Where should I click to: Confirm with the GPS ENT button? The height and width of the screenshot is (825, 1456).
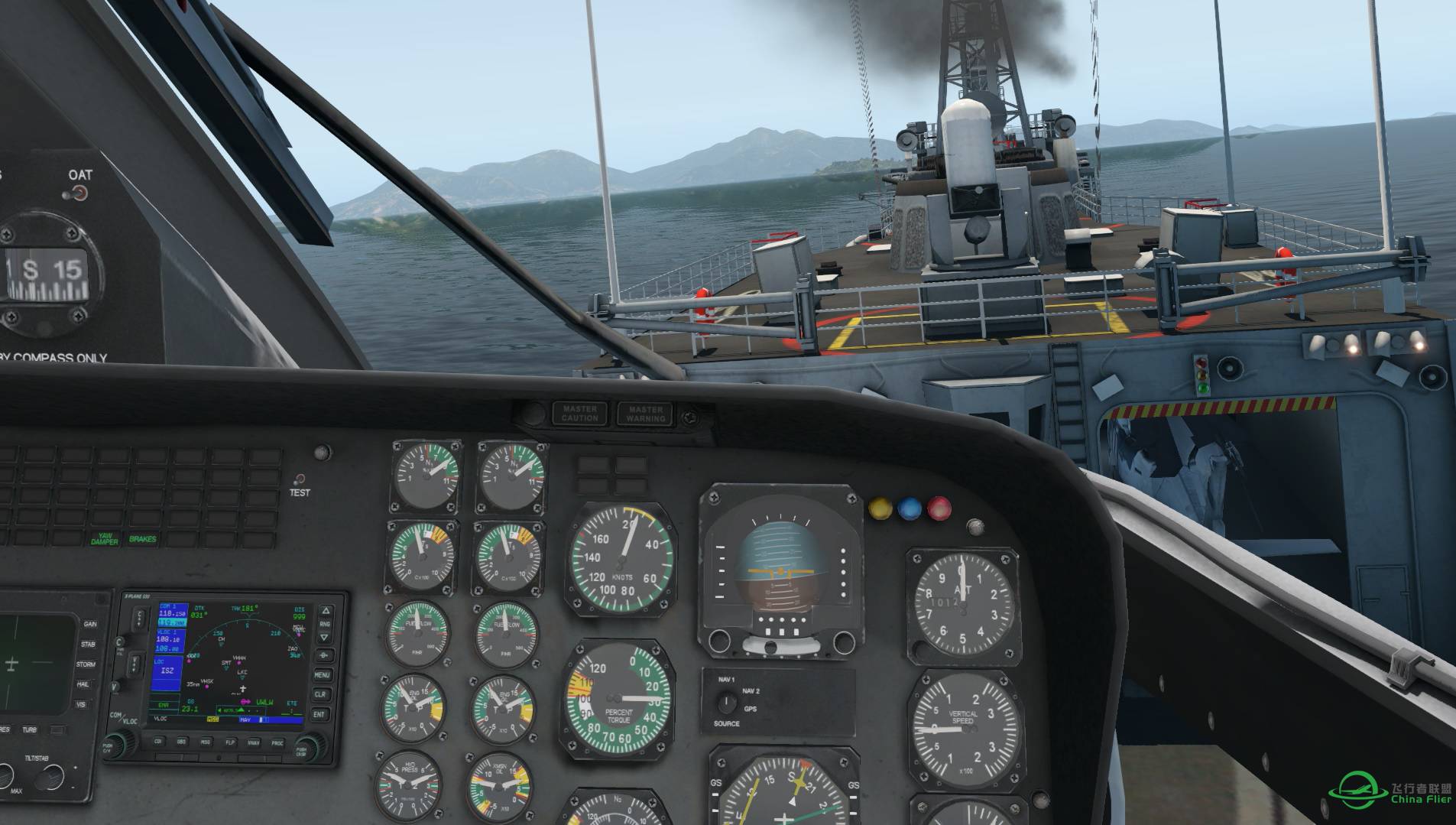[x=320, y=714]
